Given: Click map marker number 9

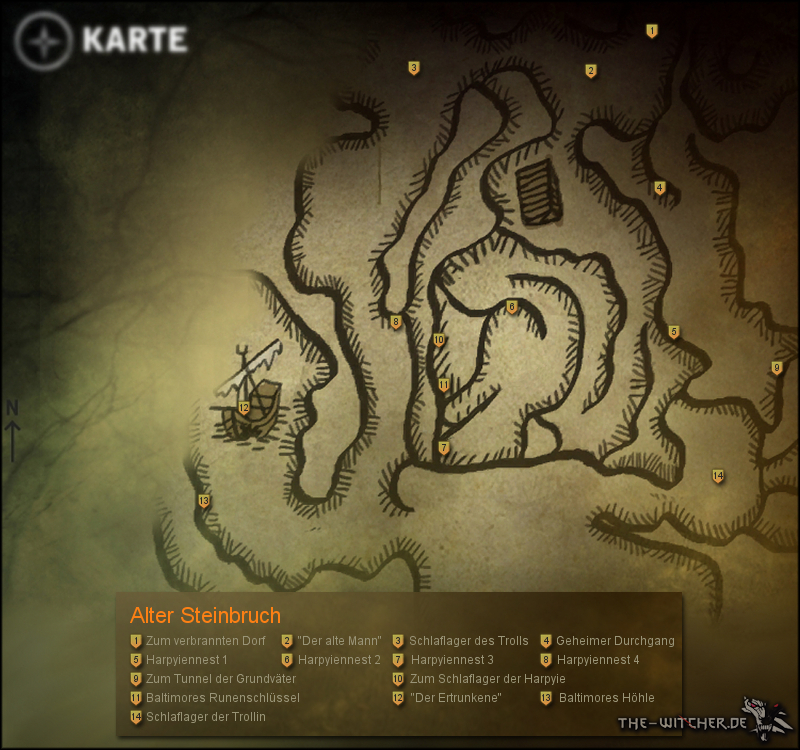Looking at the screenshot, I should tap(776, 368).
